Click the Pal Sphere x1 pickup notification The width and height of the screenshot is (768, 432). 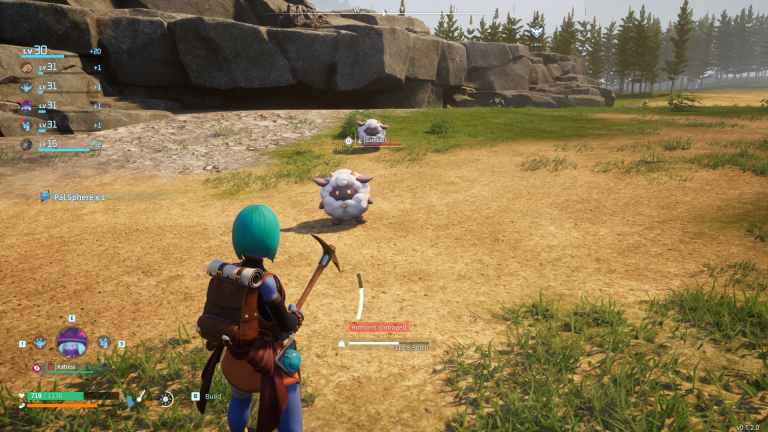pos(72,197)
